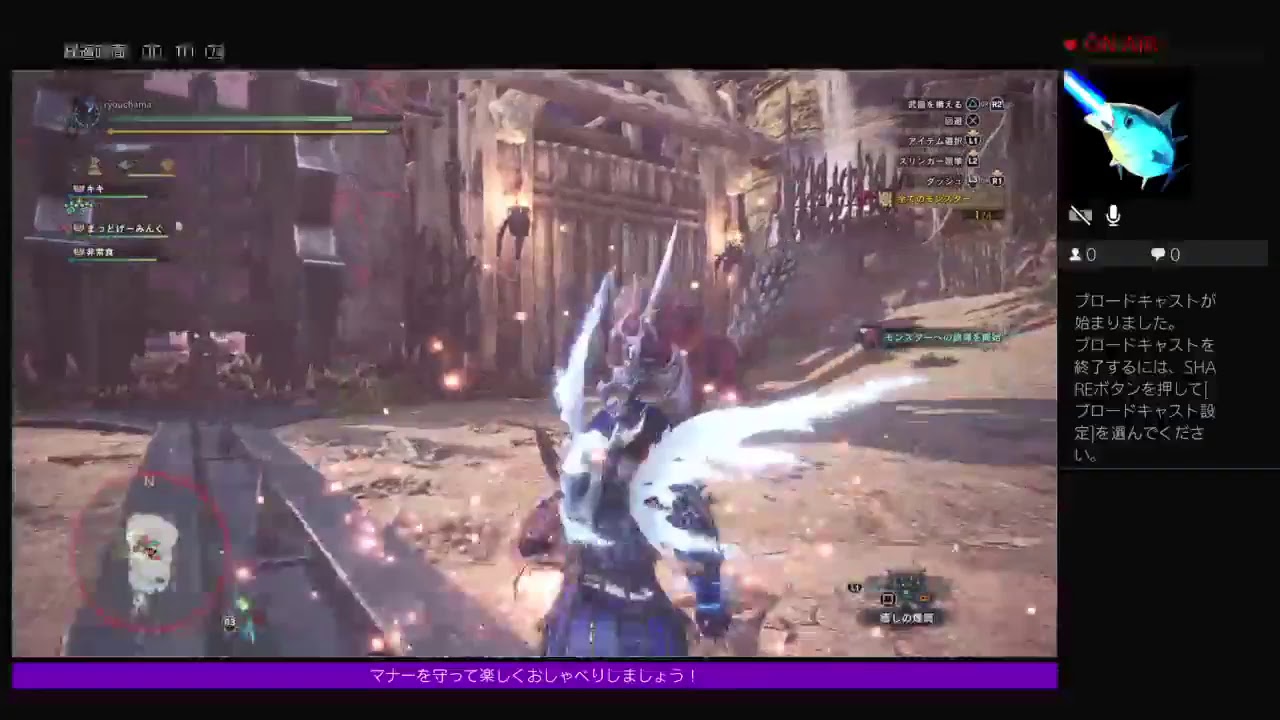Click the L1 item select prompt icon

tap(971, 141)
